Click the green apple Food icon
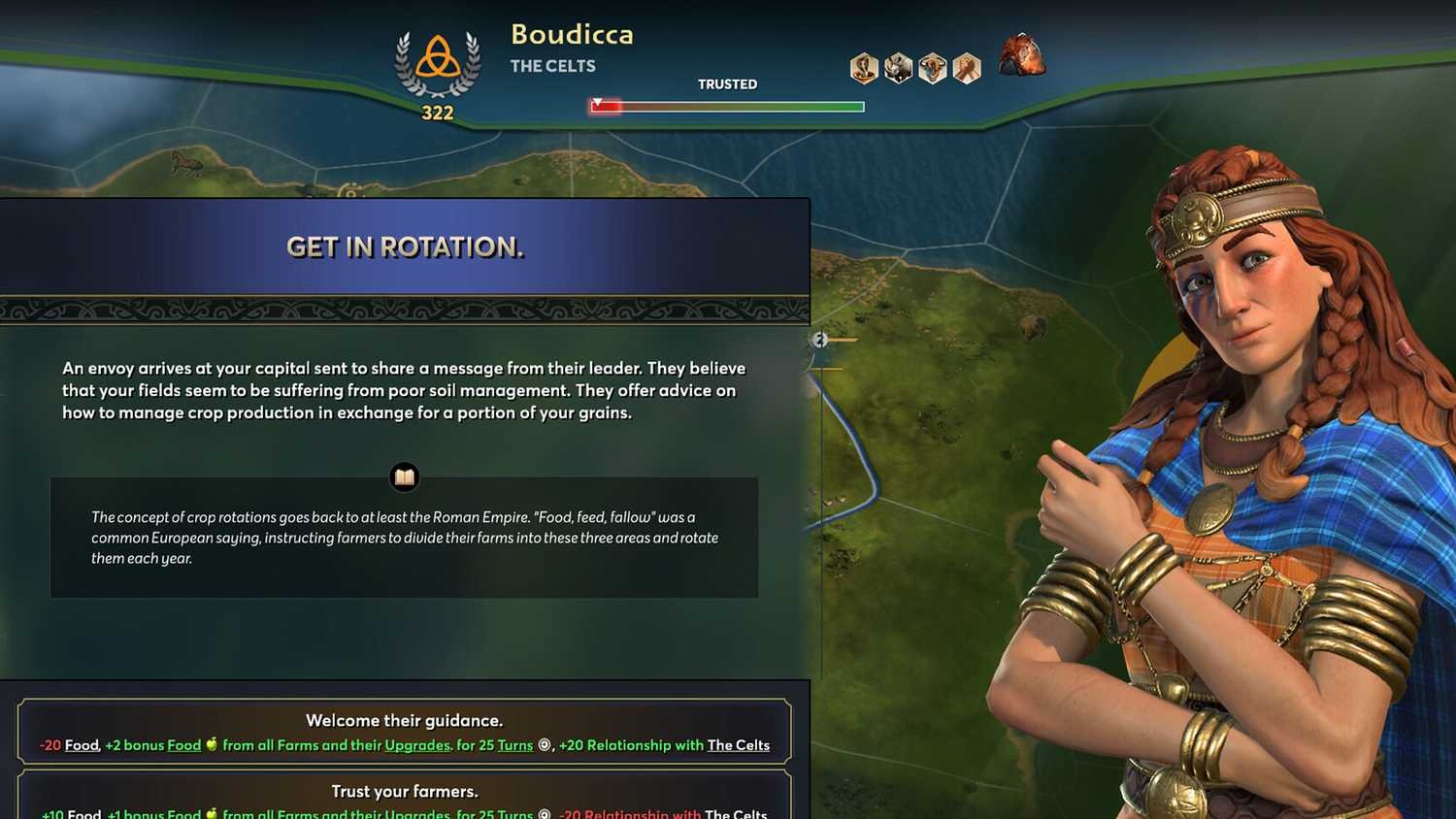Screen dimensions: 1456x819 point(212,745)
